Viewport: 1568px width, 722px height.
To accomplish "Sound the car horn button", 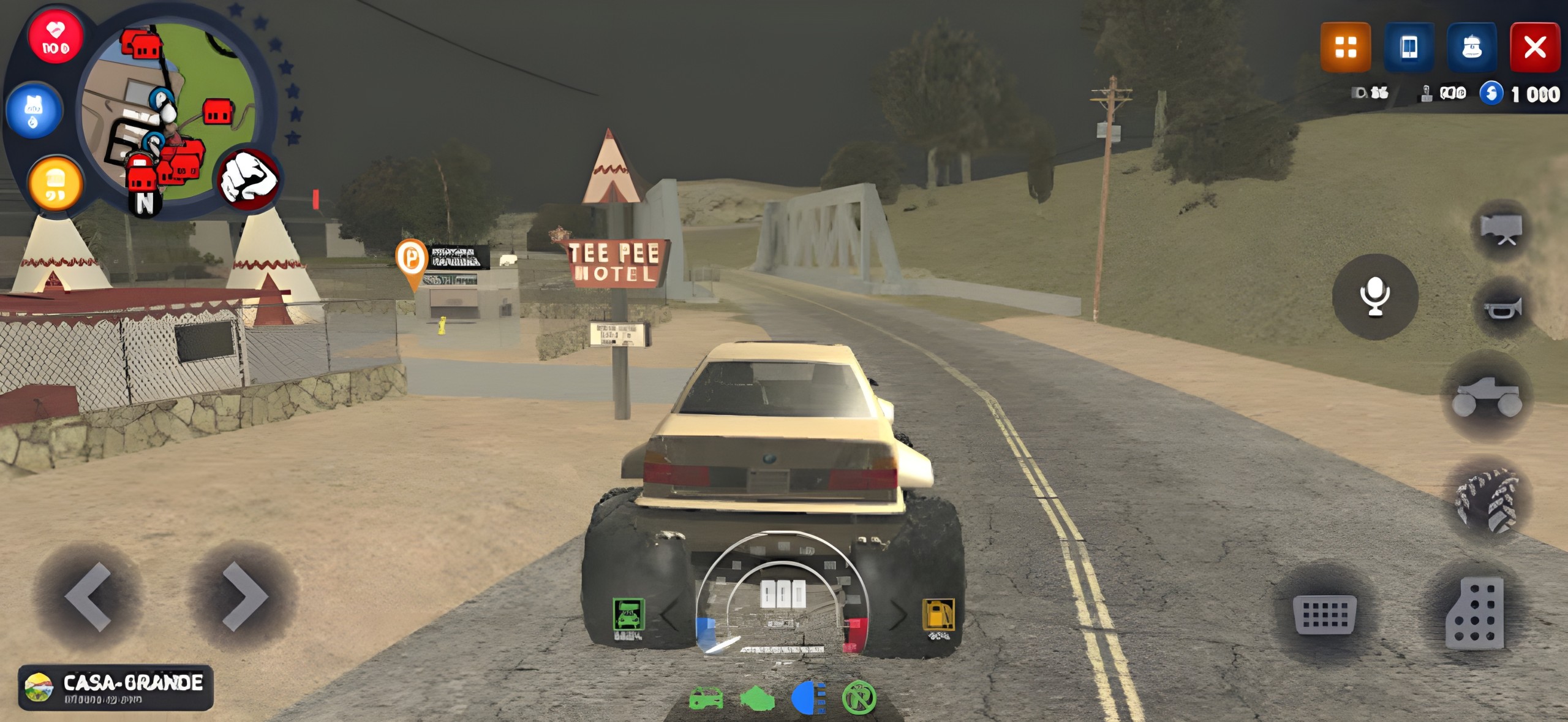I will (1502, 307).
